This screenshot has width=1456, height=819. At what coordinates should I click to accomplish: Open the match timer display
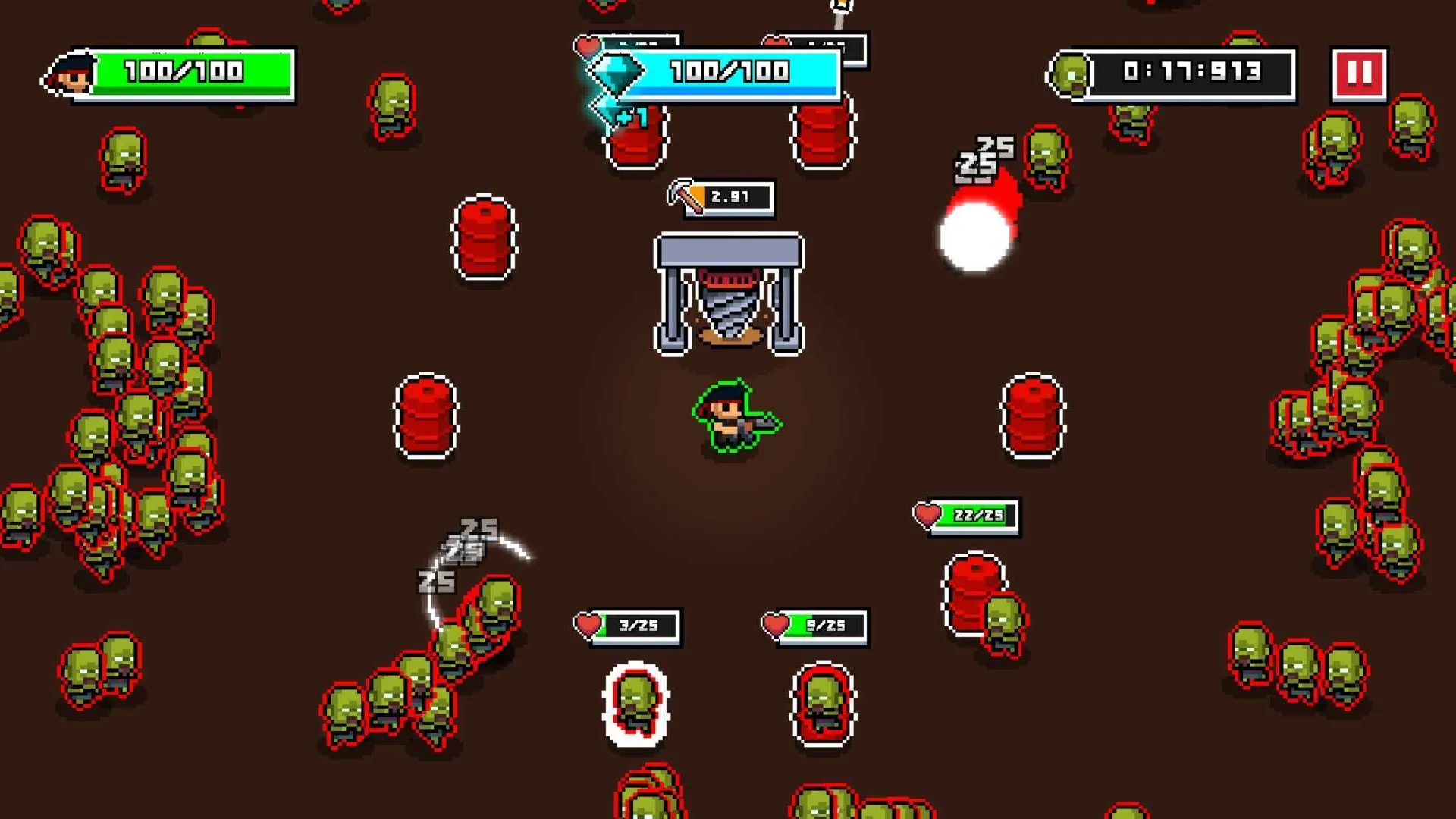1190,72
